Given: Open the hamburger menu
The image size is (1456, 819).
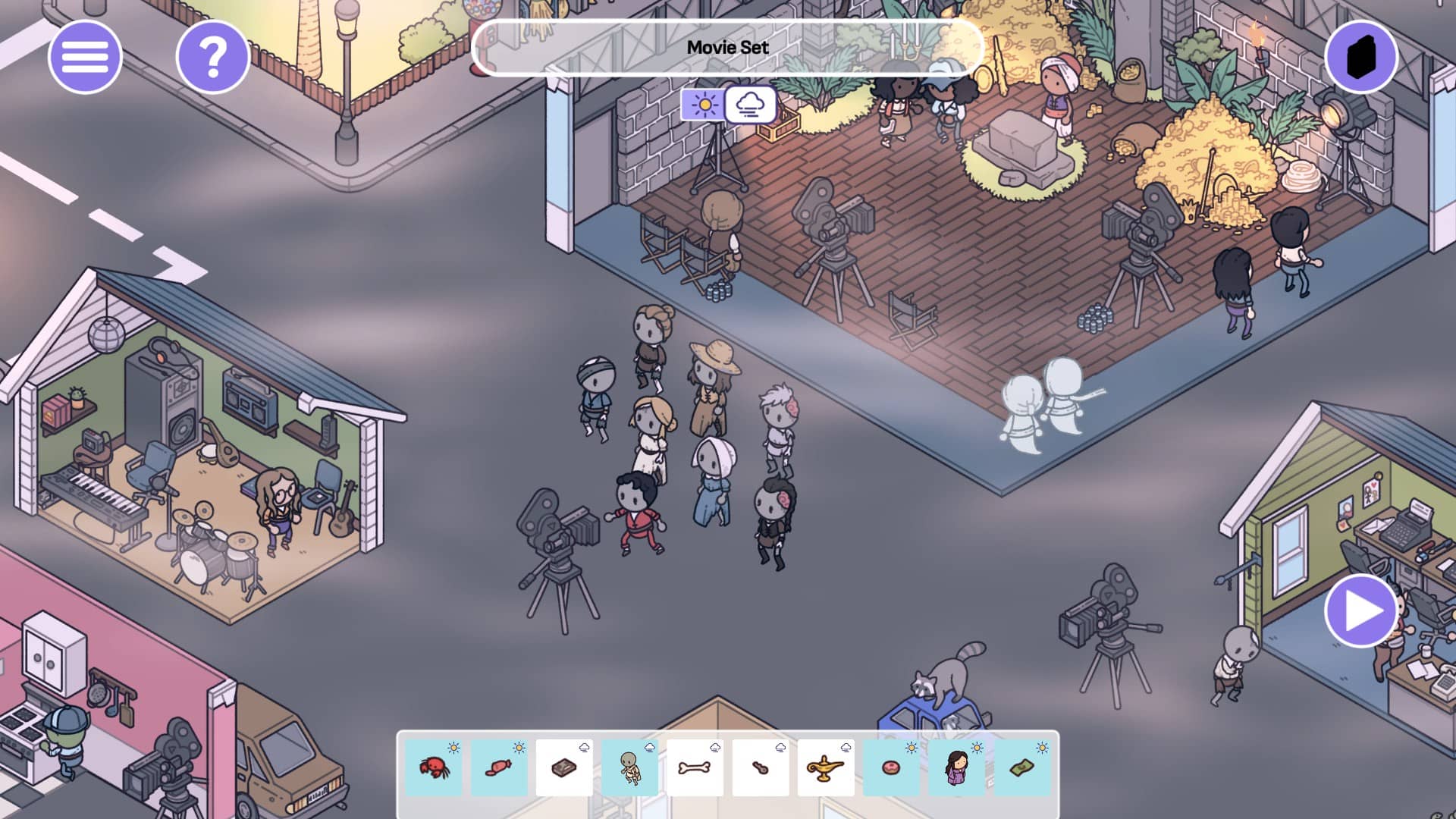Looking at the screenshot, I should tap(85, 57).
